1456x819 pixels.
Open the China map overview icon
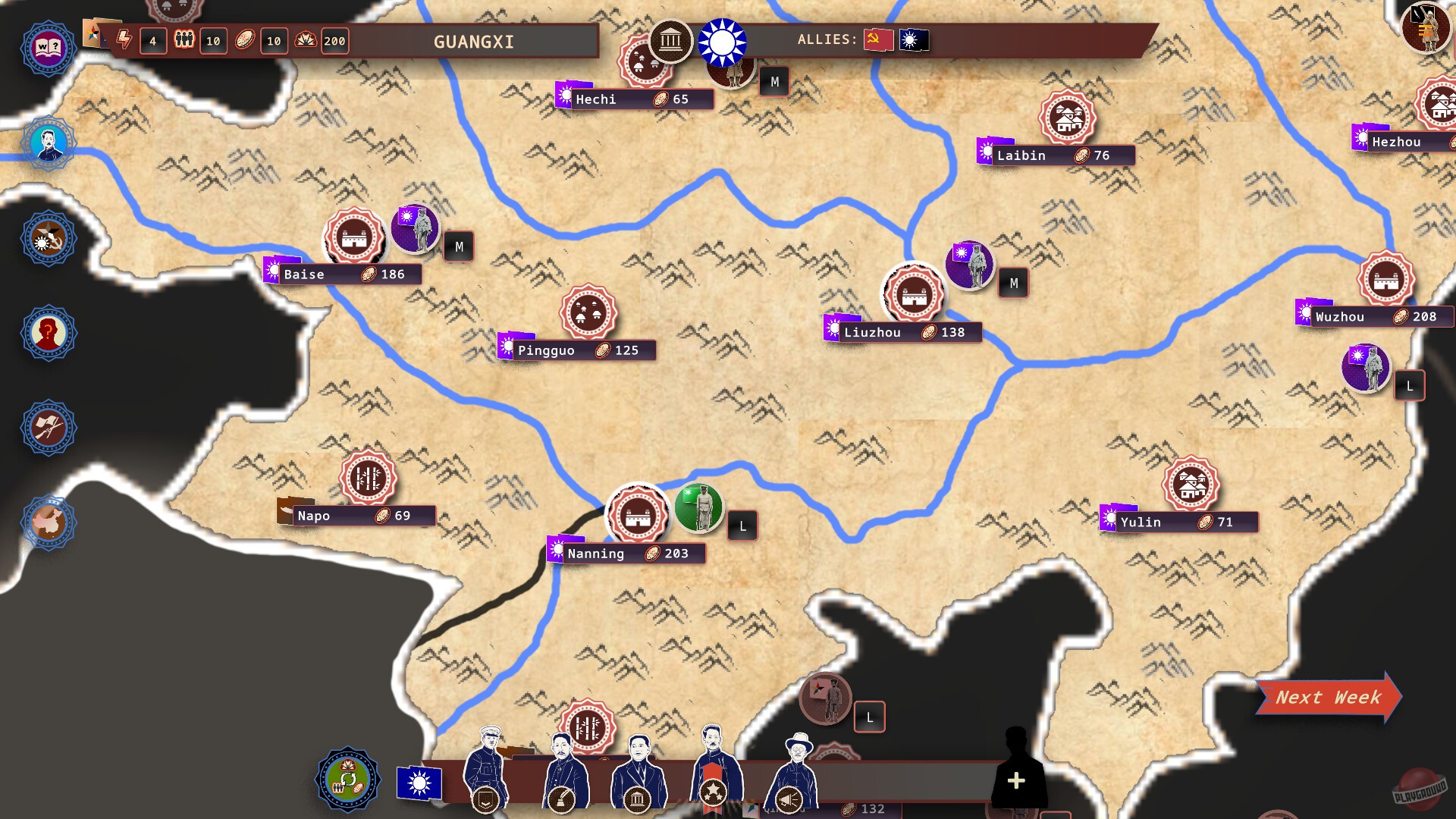coord(48,522)
